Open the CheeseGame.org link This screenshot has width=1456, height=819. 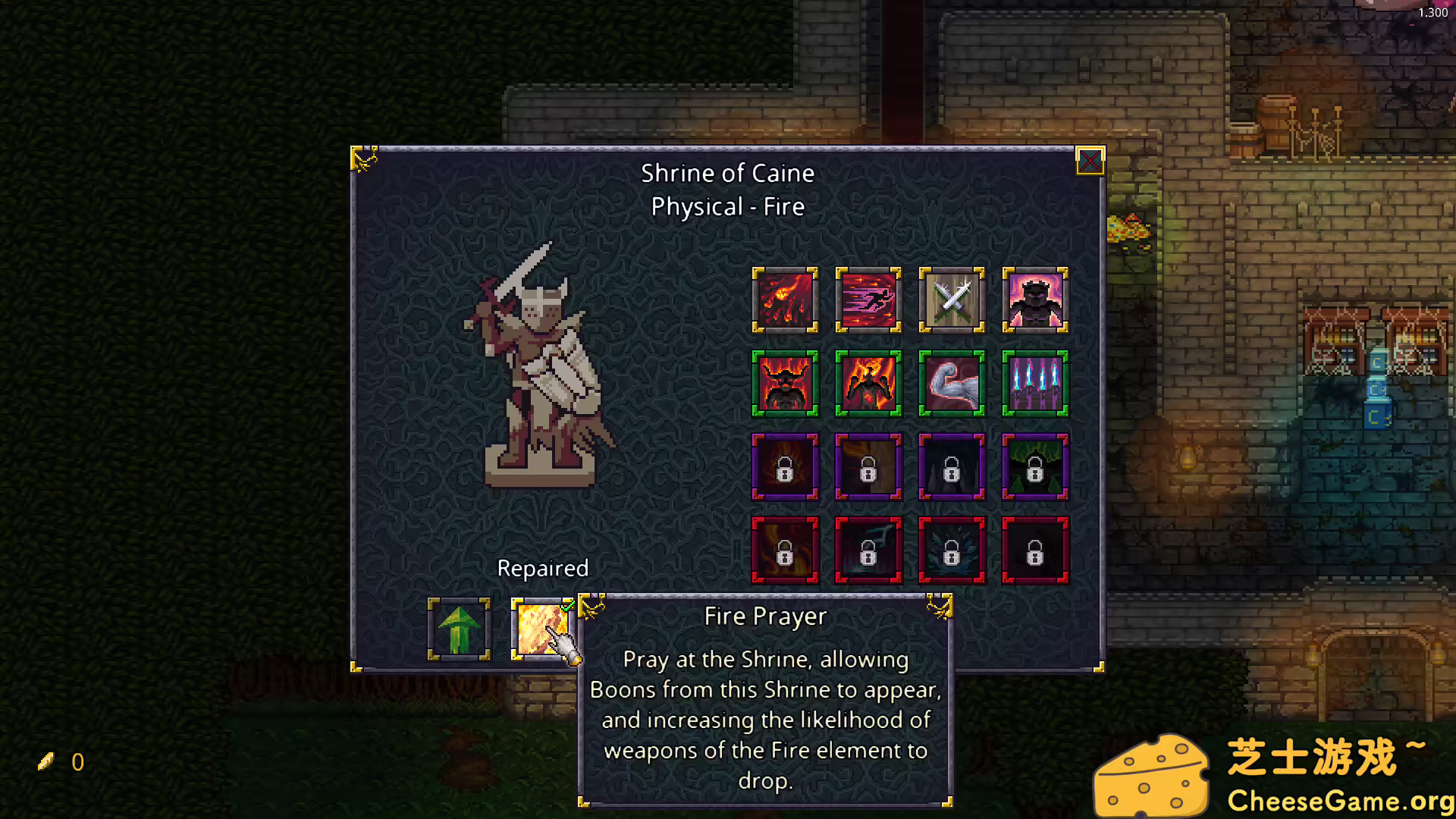tap(1334, 800)
